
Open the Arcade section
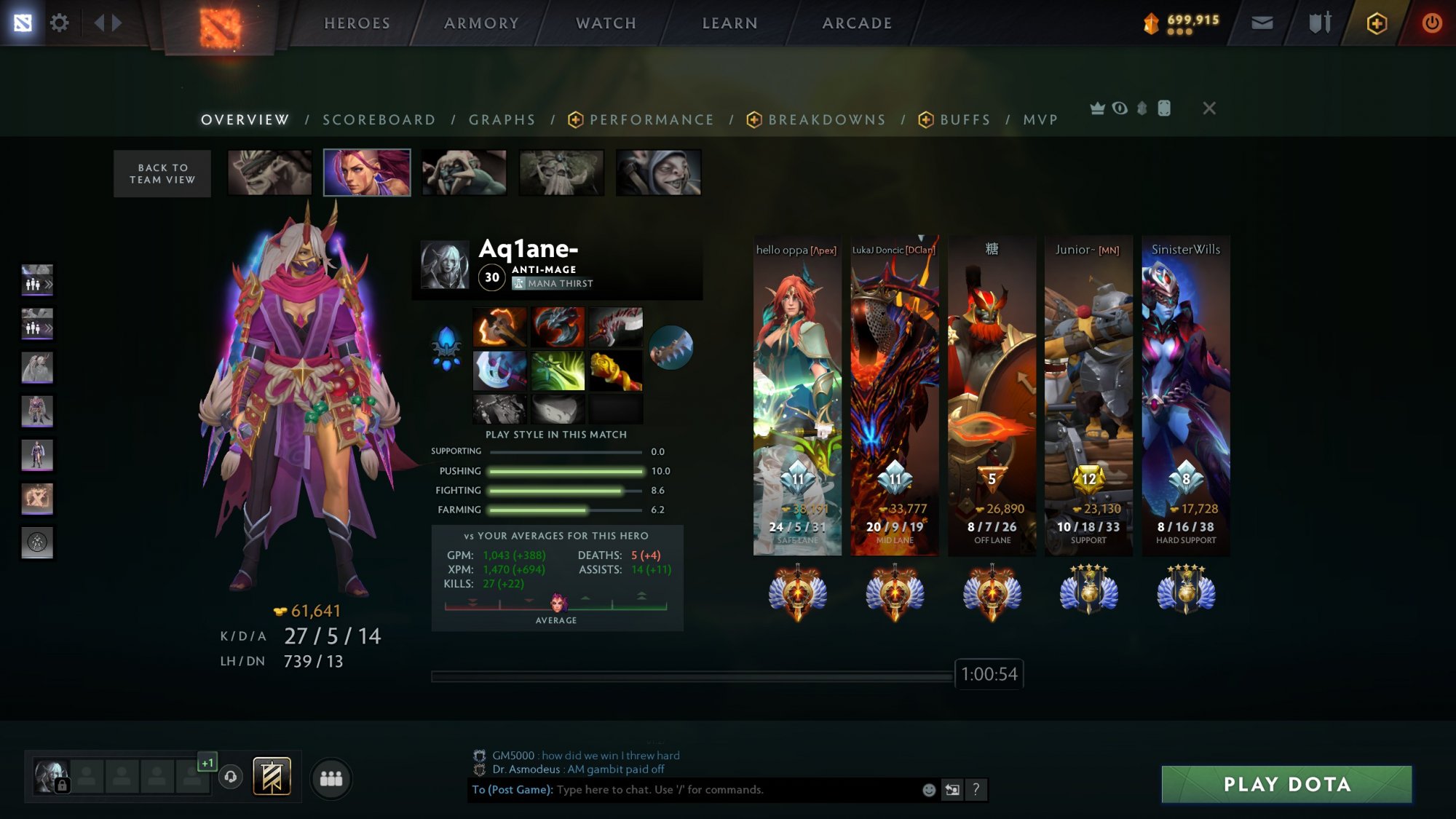coord(857,23)
